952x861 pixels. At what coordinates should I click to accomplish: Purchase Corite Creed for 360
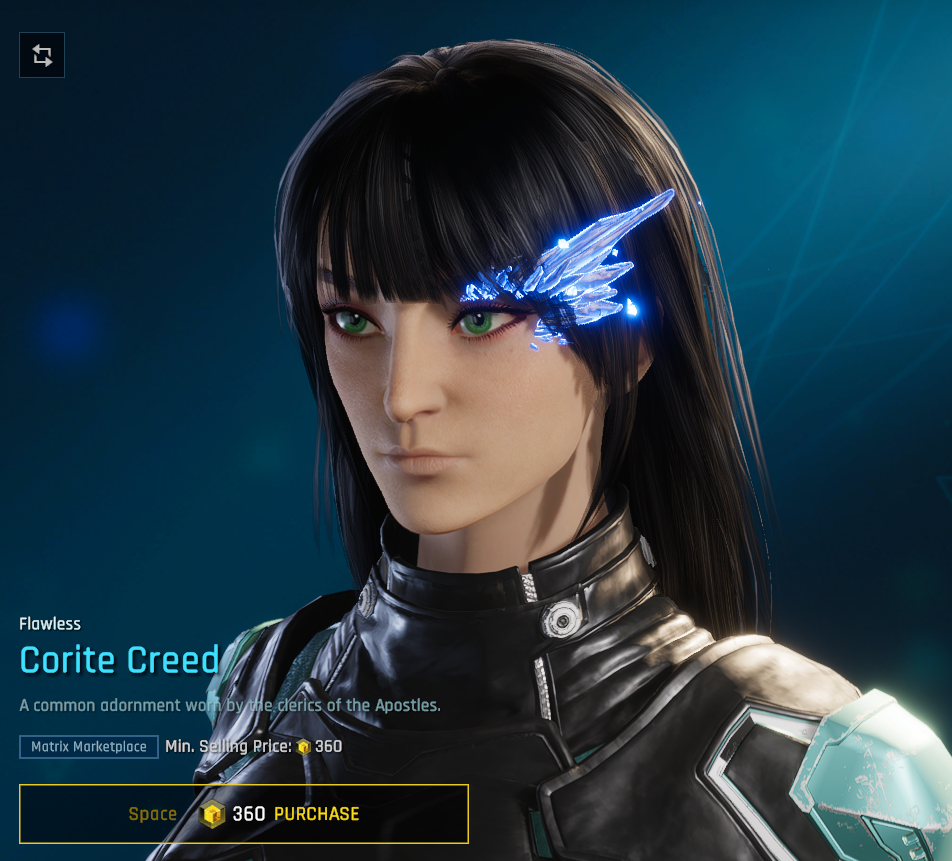pos(244,814)
